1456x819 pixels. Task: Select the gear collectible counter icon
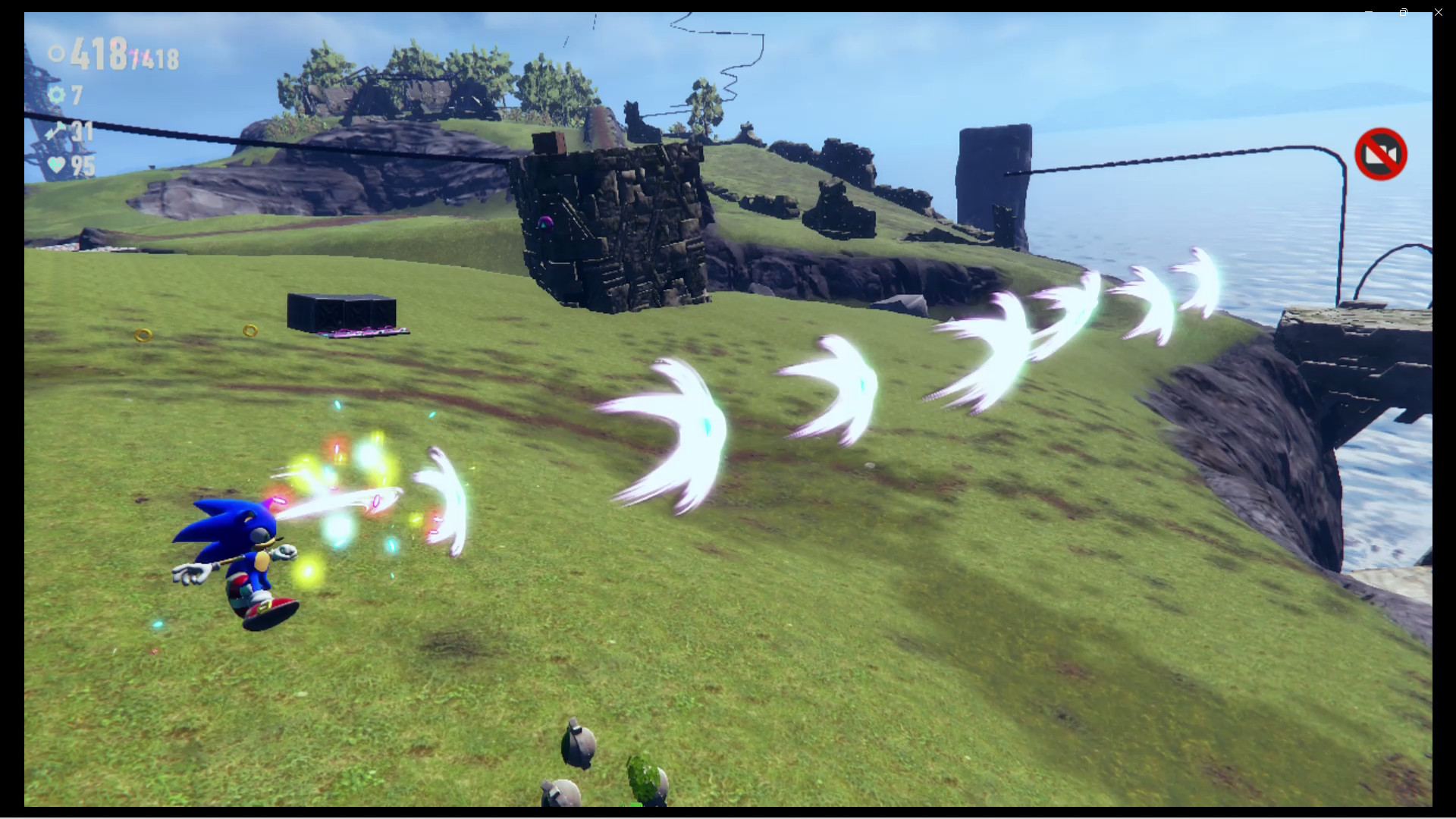pyautogui.click(x=57, y=95)
